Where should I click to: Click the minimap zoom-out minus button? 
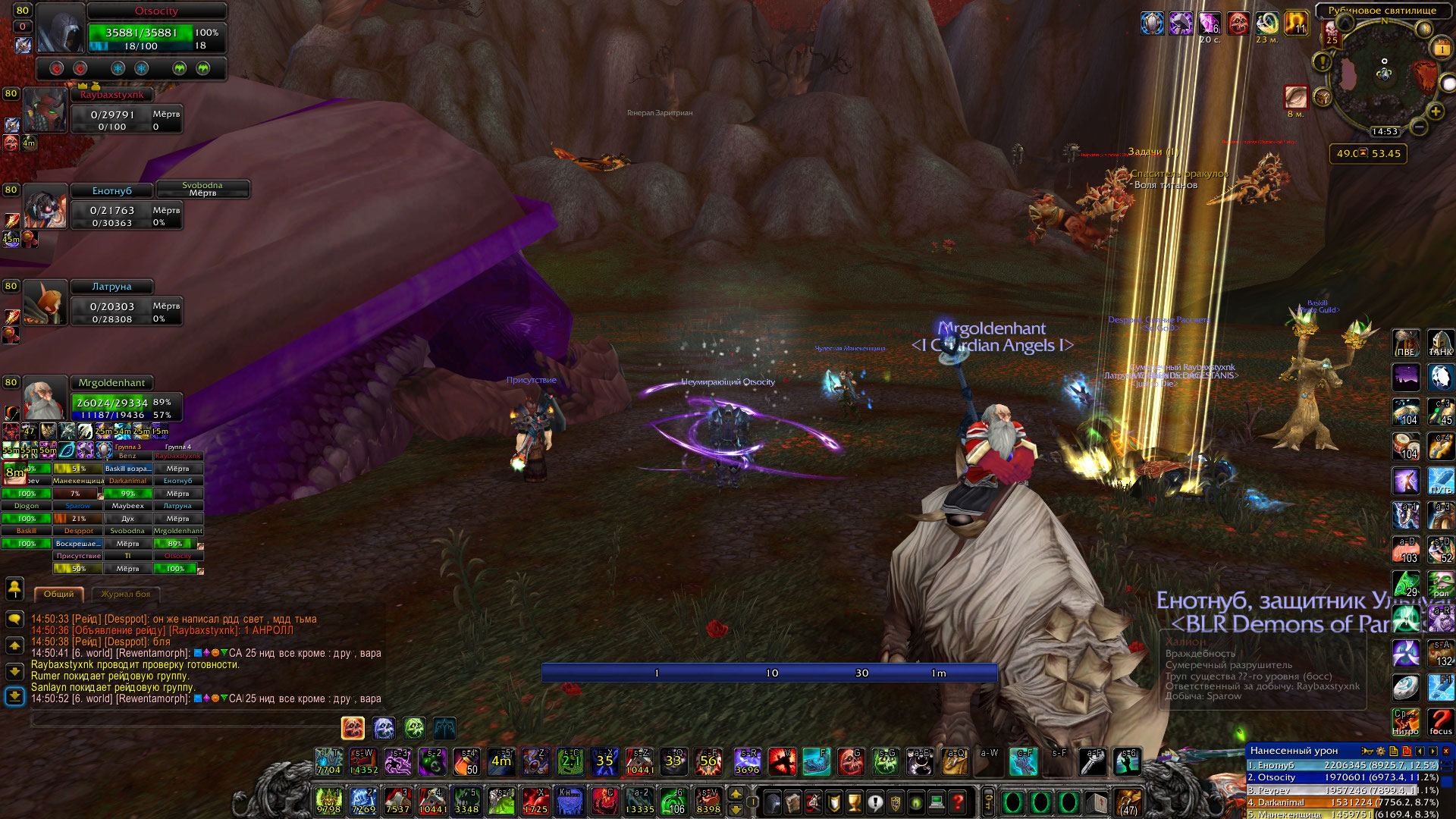(x=1419, y=127)
